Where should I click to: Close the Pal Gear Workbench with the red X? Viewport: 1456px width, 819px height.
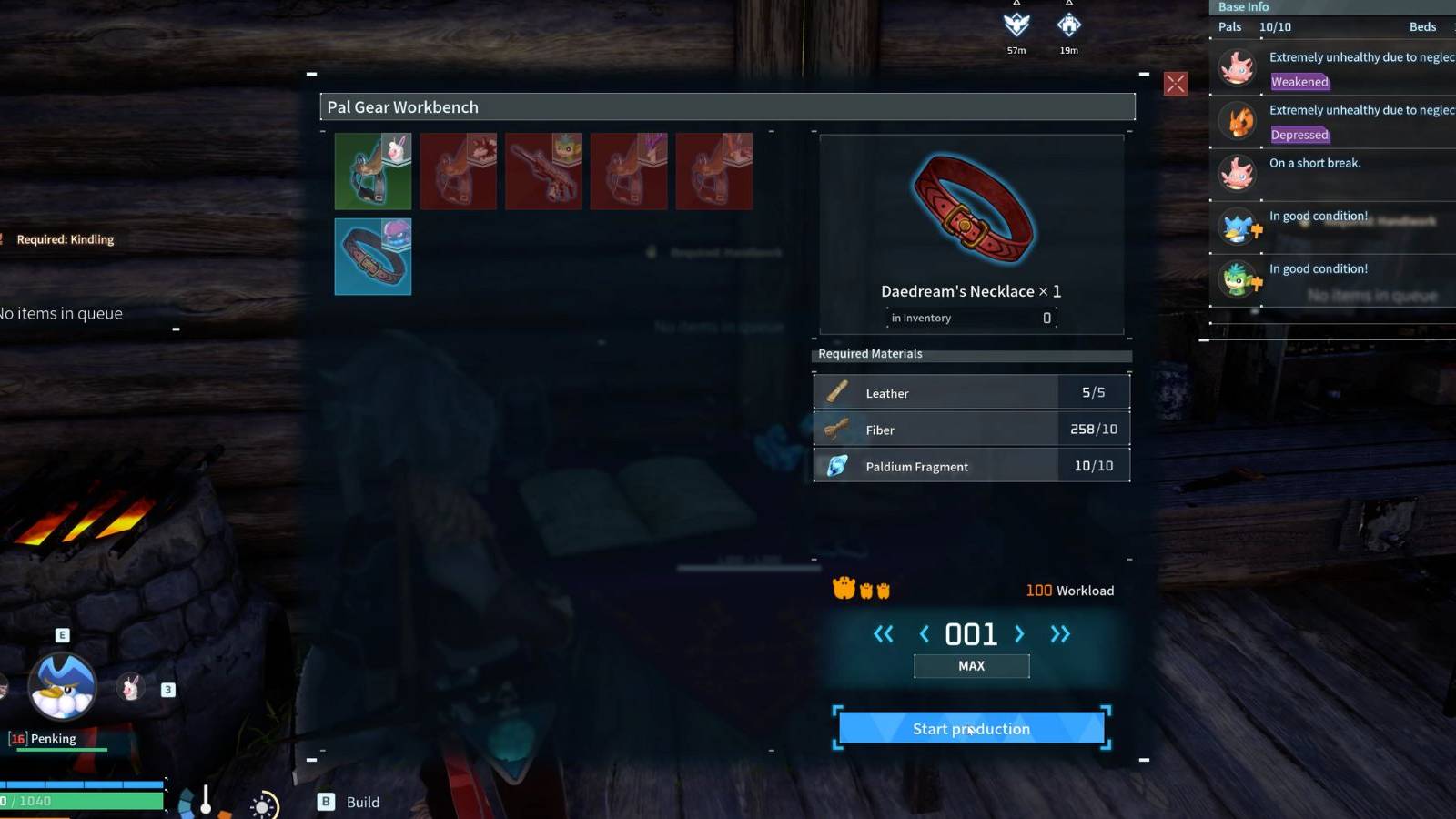point(1175,84)
